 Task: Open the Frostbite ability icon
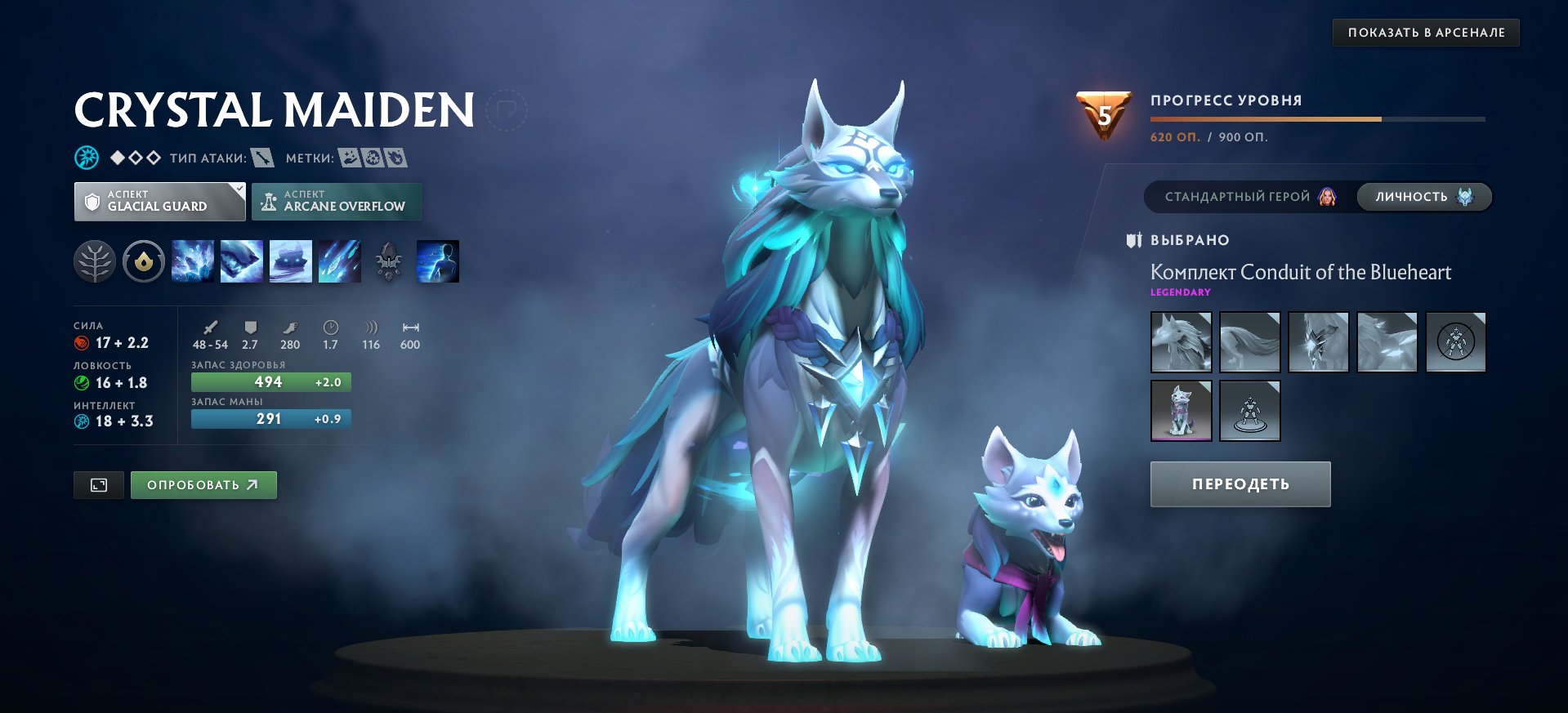pos(243,261)
